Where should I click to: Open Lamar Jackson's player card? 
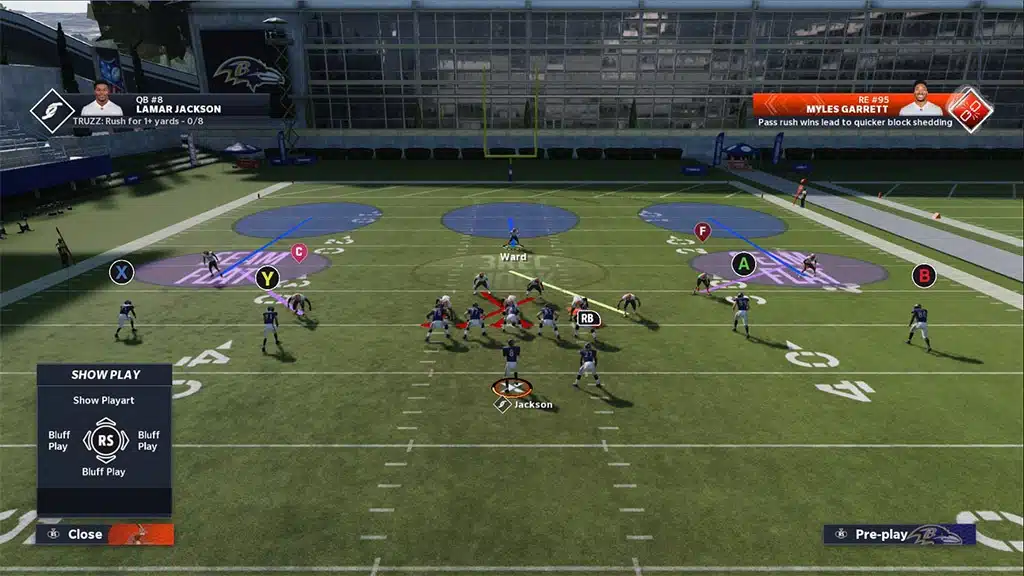165,103
